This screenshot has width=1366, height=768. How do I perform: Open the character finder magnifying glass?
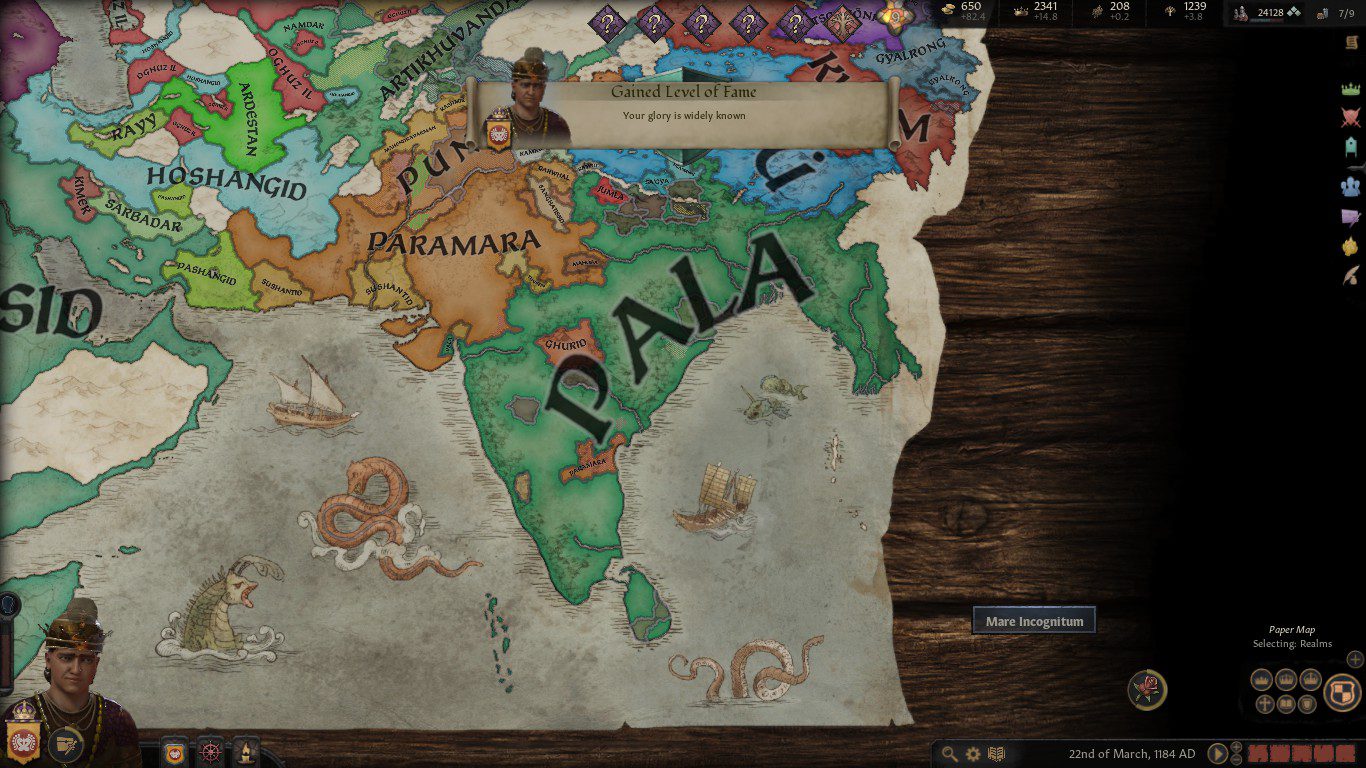point(949,754)
